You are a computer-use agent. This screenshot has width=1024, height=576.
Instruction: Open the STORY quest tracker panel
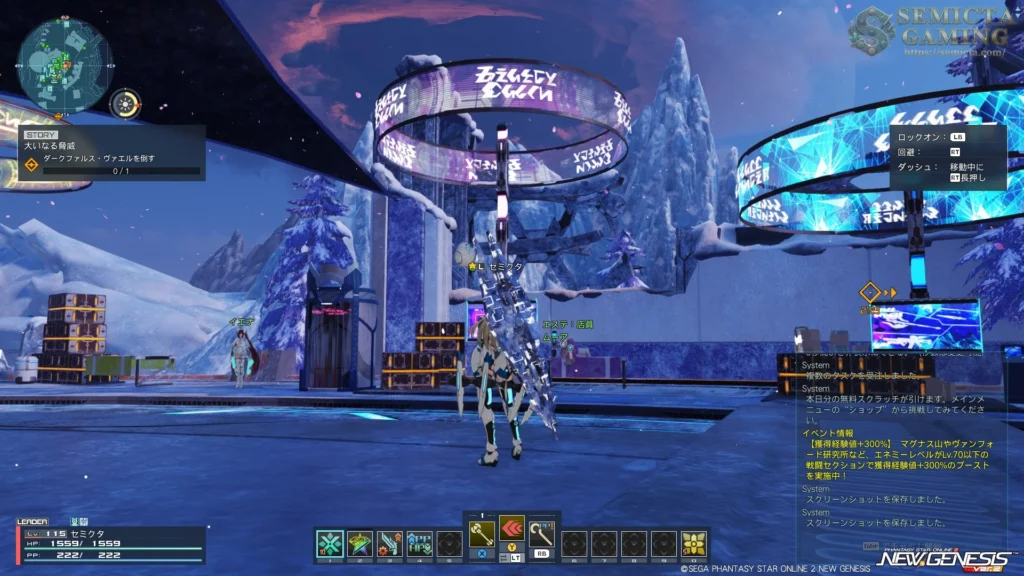coord(112,153)
